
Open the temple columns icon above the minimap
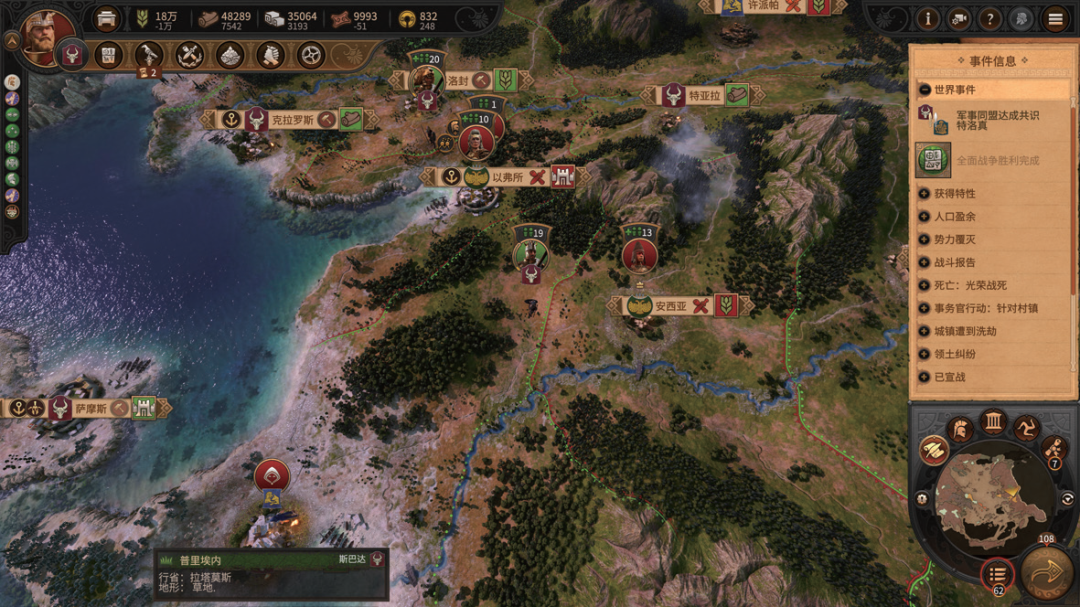tap(992, 421)
